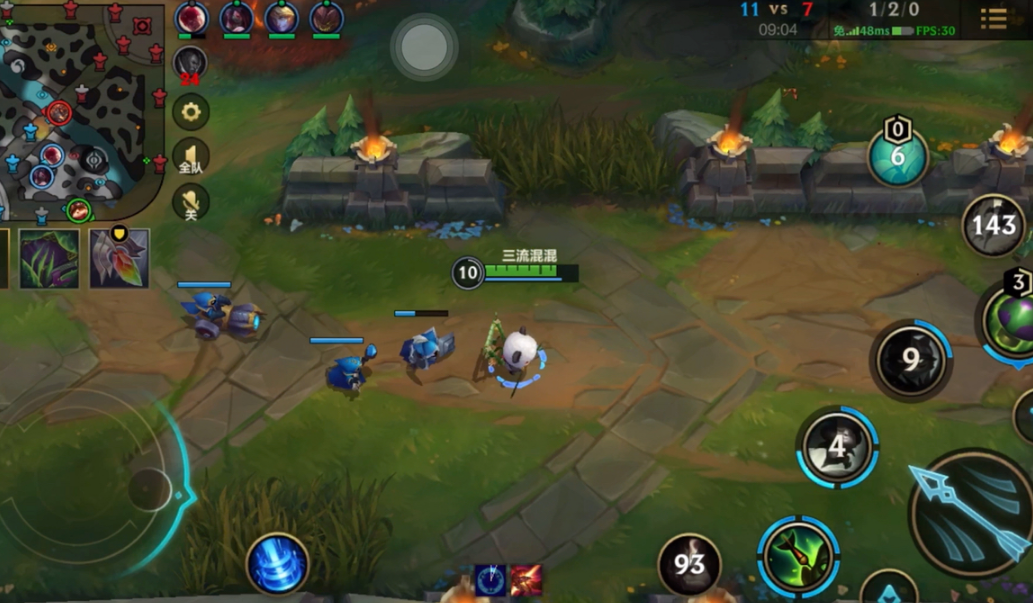Activate the glowing green arrow ability
The width and height of the screenshot is (1033, 603).
coord(798,557)
